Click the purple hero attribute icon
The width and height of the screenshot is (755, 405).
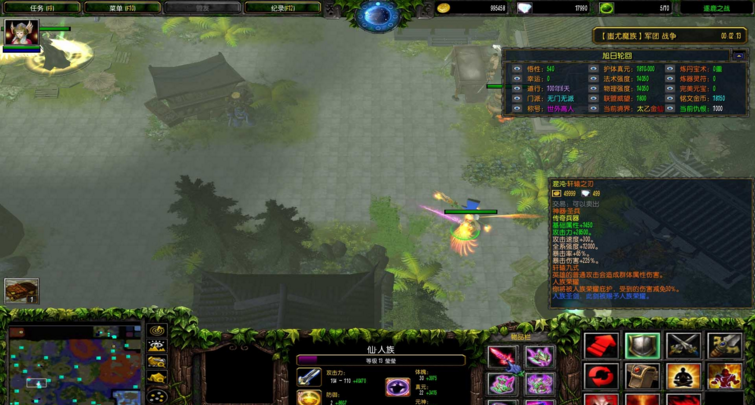[x=398, y=385]
